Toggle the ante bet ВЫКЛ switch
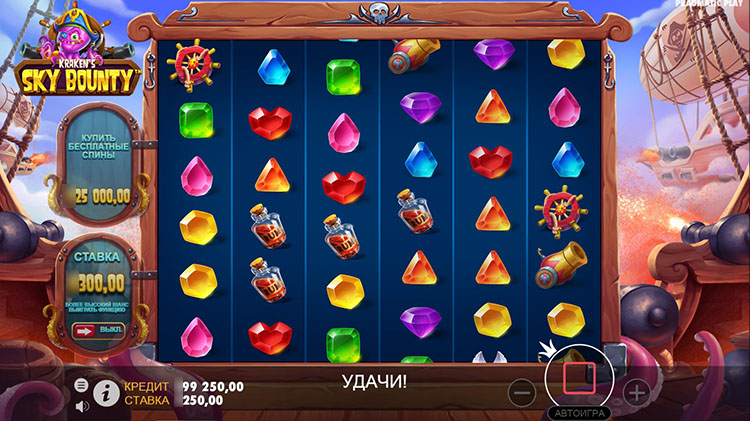The image size is (750, 421). pos(98,330)
